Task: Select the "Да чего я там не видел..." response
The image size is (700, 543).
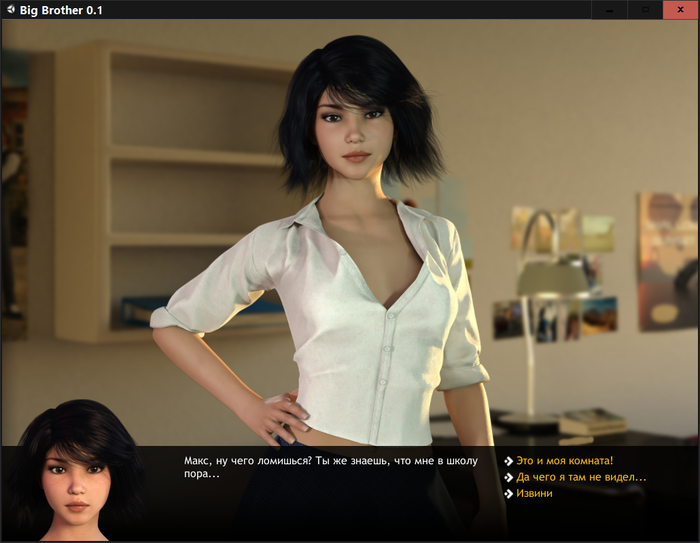Action: [x=581, y=477]
